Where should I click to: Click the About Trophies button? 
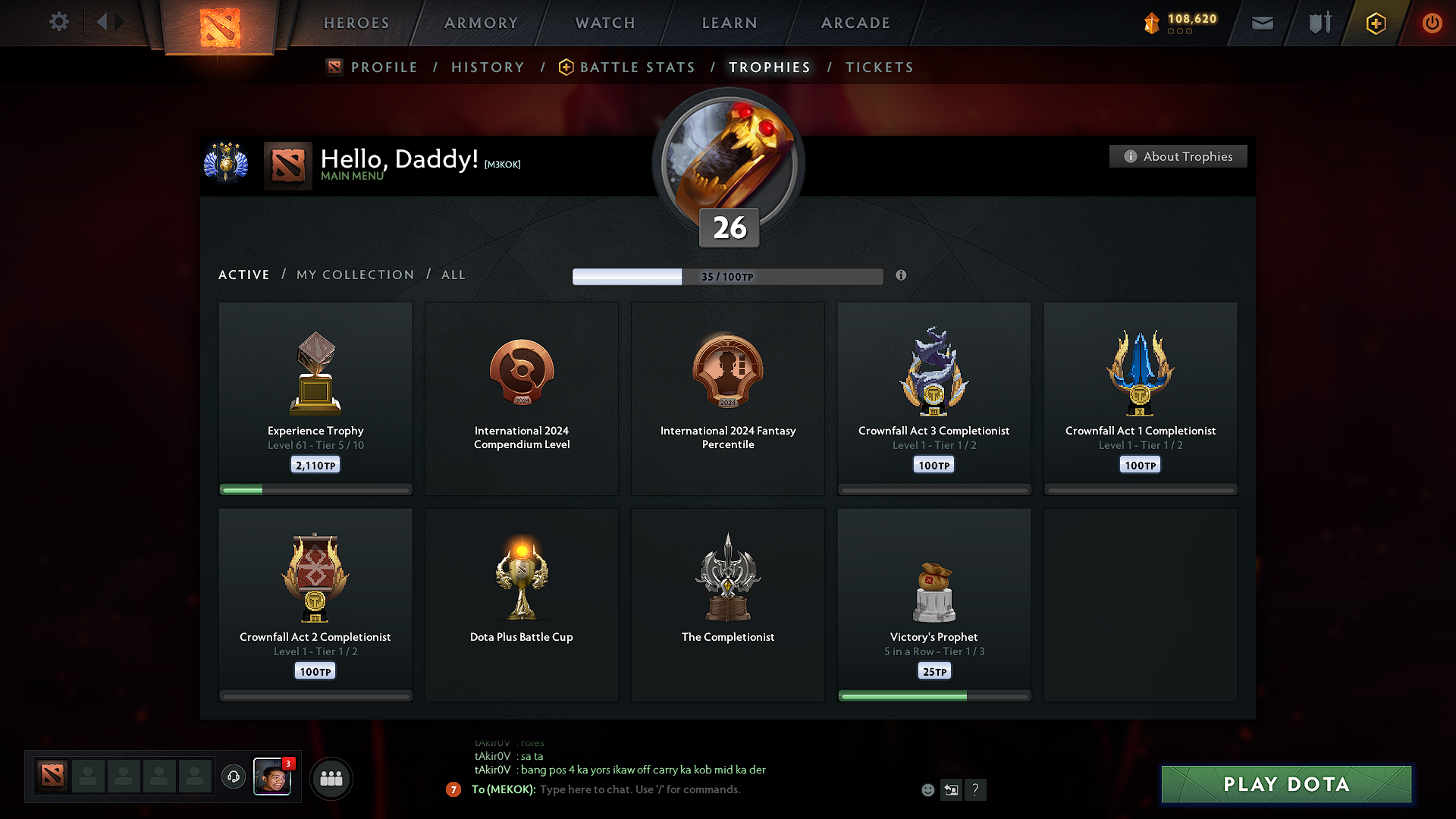tap(1178, 156)
